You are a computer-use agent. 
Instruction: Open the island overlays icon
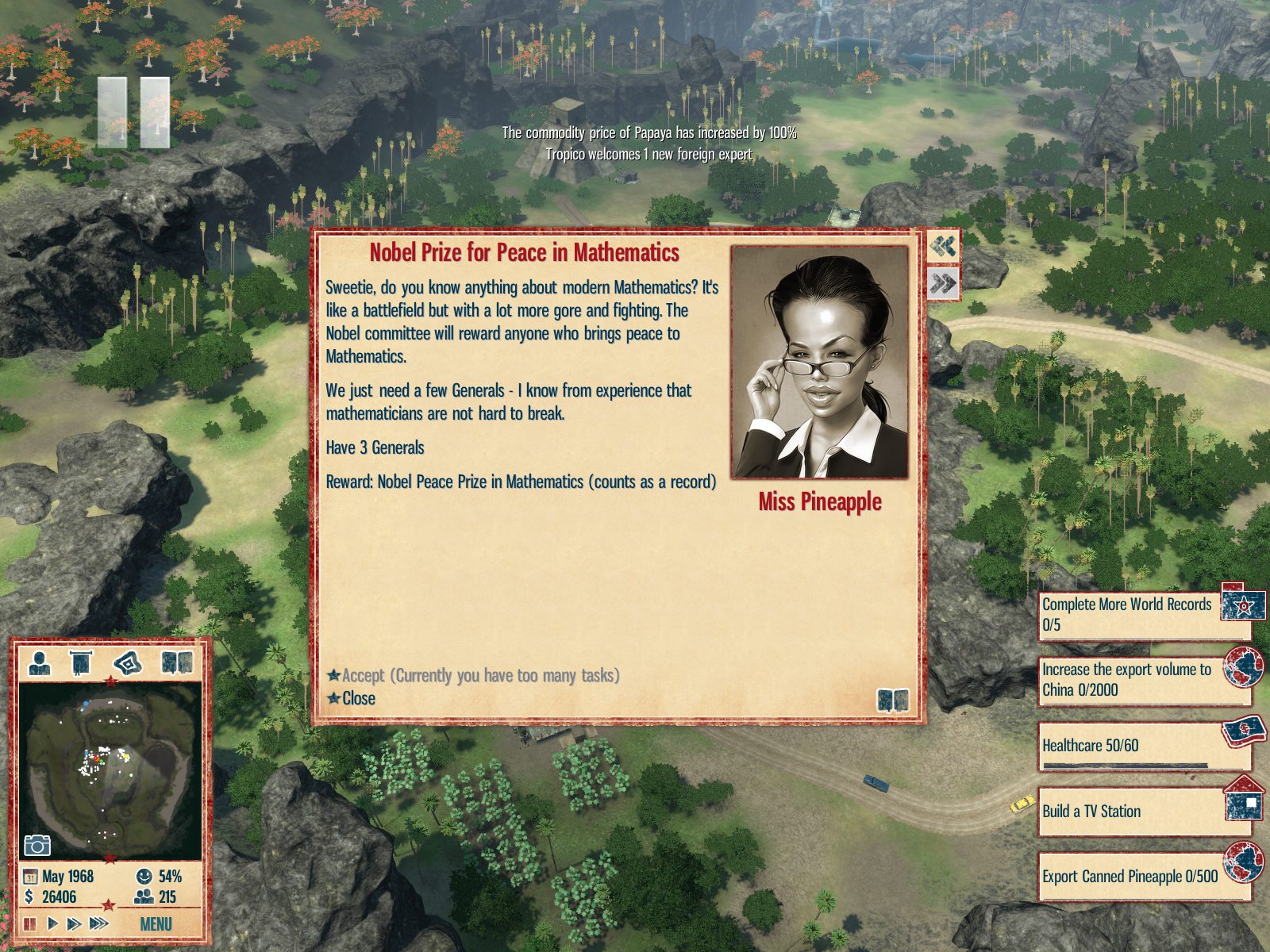[128, 662]
